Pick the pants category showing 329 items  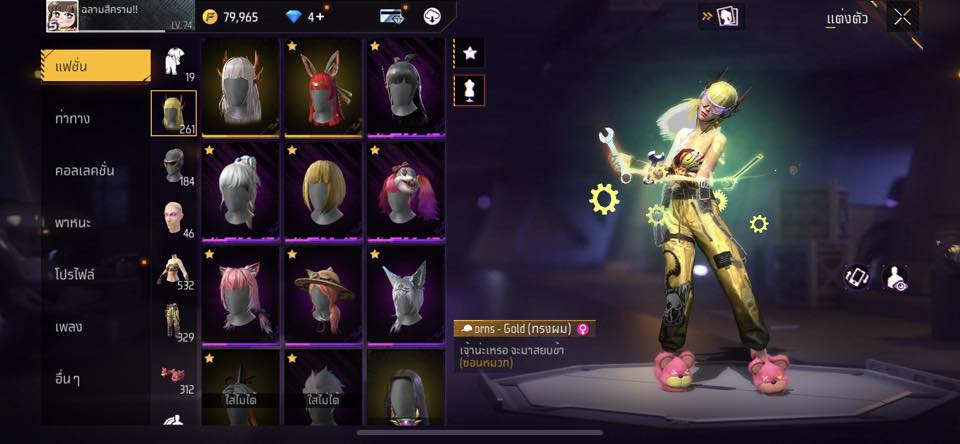click(174, 322)
